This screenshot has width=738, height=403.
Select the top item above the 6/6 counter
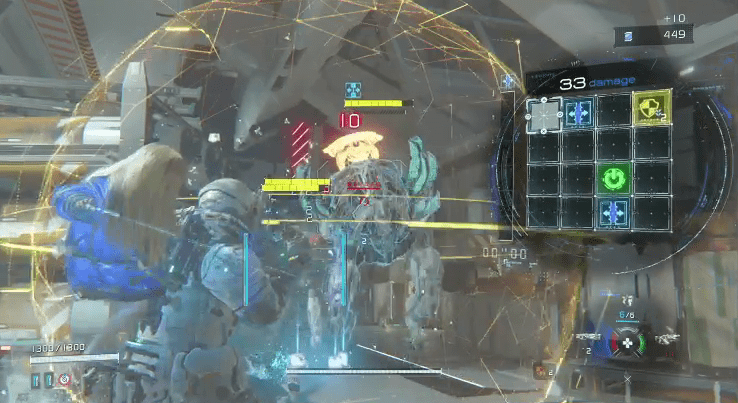[x=626, y=300]
